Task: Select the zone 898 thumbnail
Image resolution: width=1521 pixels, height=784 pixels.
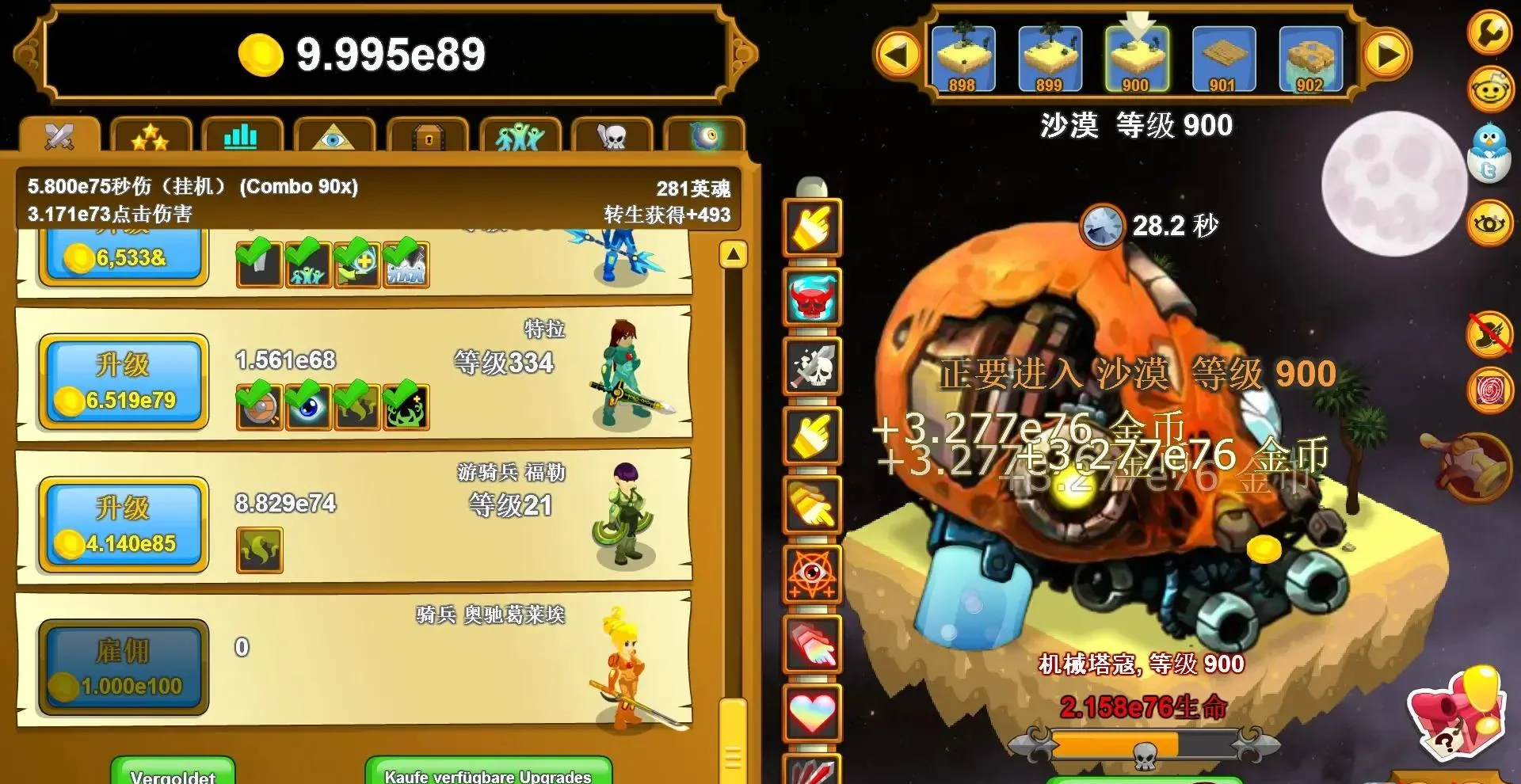Action: pos(963,57)
